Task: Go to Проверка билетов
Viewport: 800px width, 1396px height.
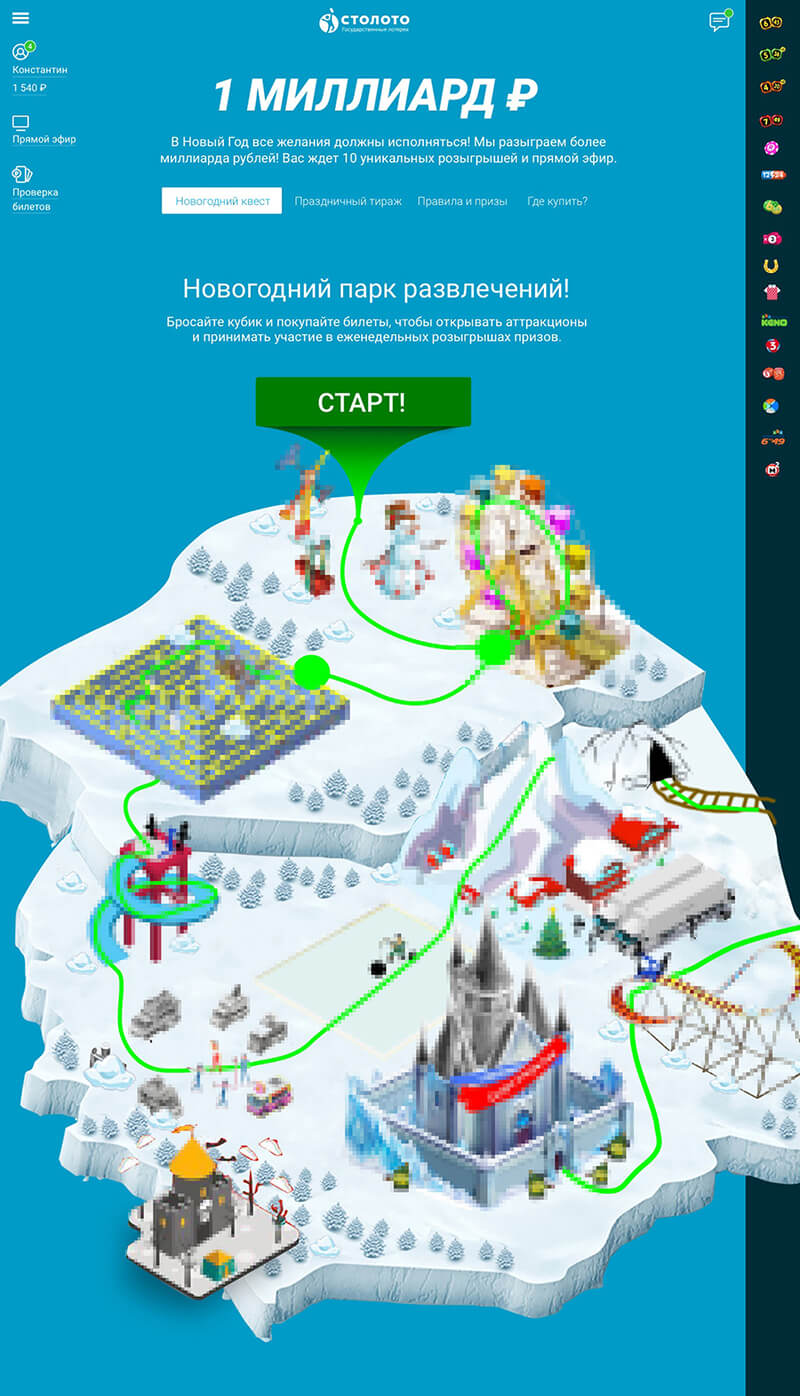Action: tap(35, 199)
